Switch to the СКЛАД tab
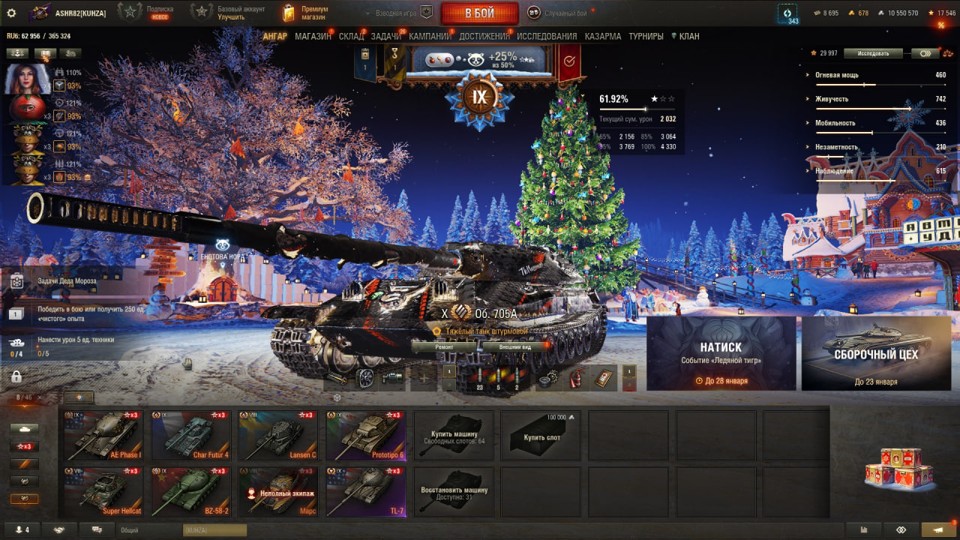The width and height of the screenshot is (960, 540). [x=351, y=36]
